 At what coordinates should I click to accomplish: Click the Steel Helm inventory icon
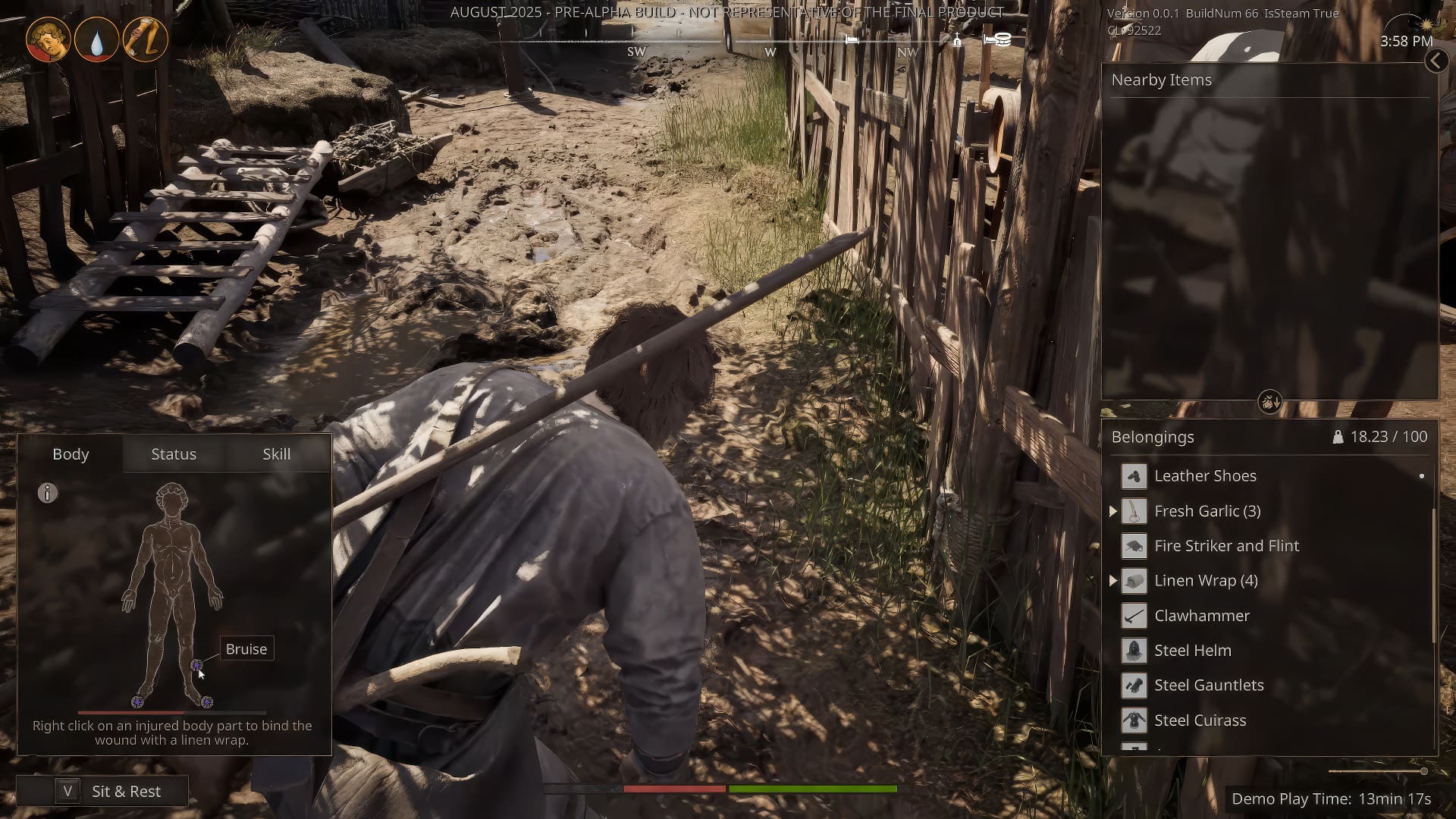click(x=1134, y=650)
